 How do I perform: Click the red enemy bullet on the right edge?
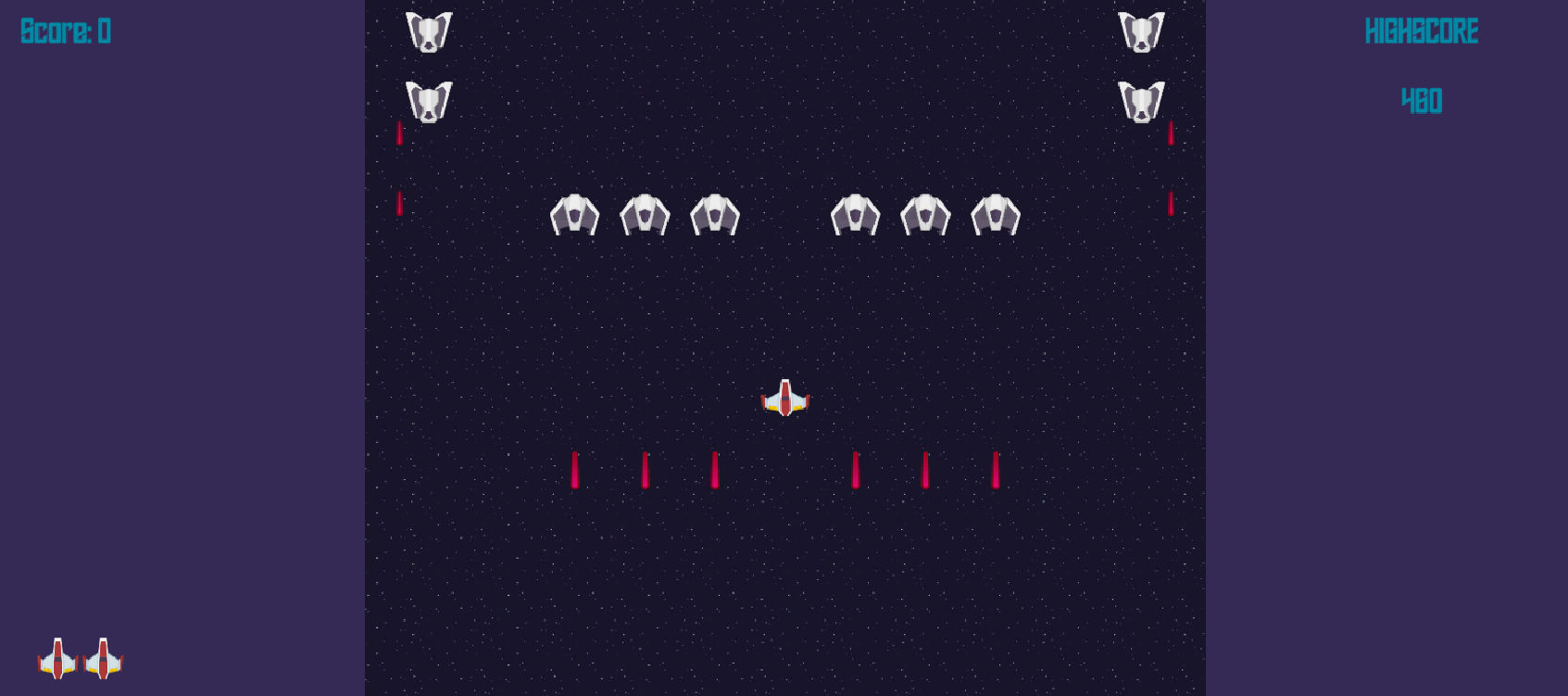1172,134
